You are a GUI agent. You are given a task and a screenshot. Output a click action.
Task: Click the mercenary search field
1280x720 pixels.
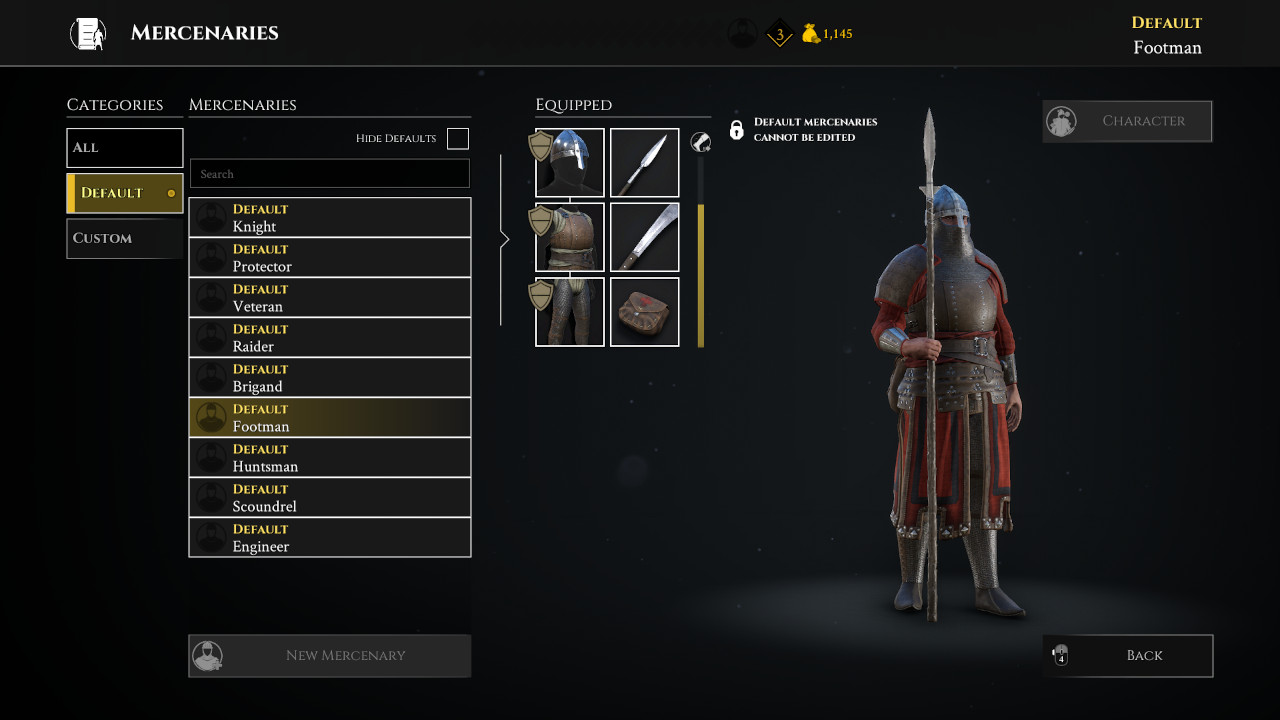[x=330, y=174]
